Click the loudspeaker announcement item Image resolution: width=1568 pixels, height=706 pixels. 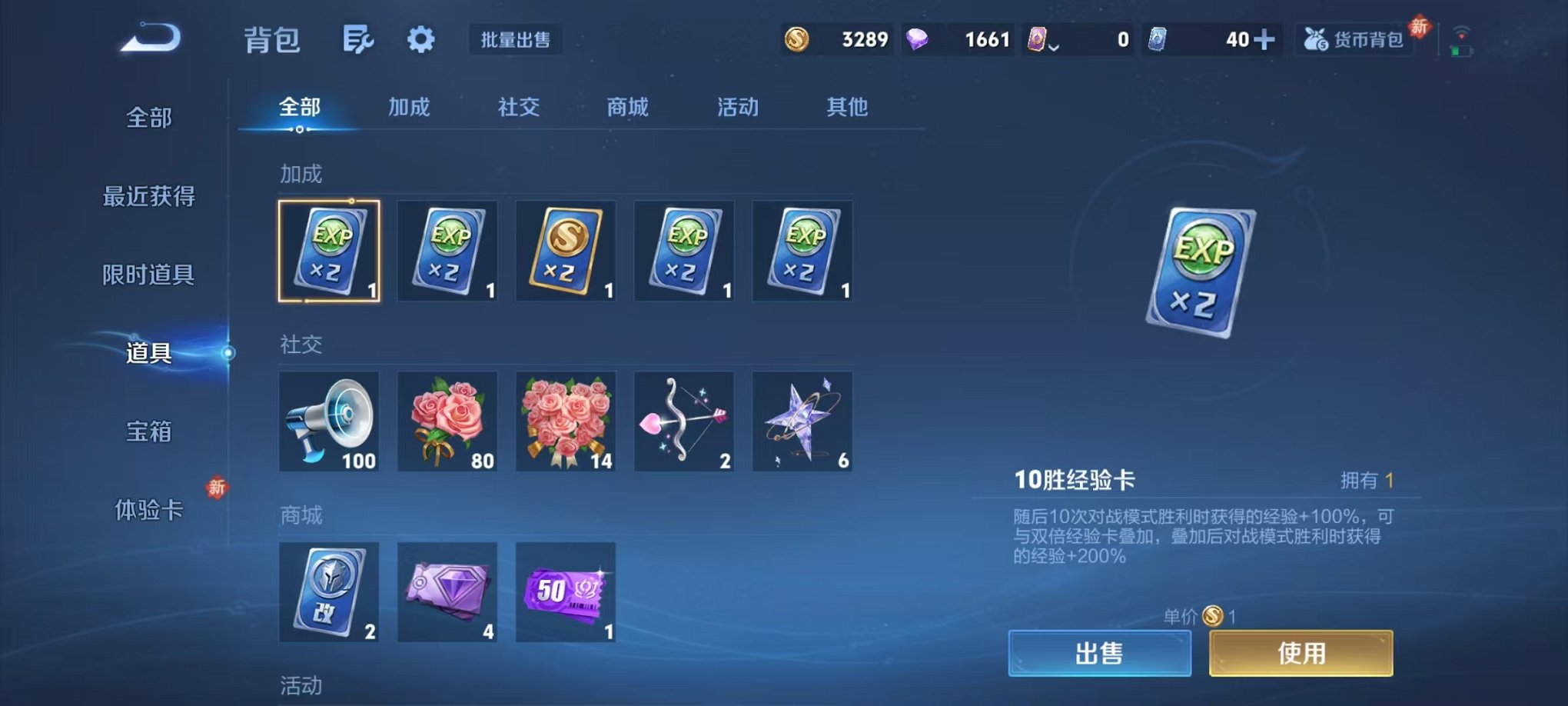[329, 421]
